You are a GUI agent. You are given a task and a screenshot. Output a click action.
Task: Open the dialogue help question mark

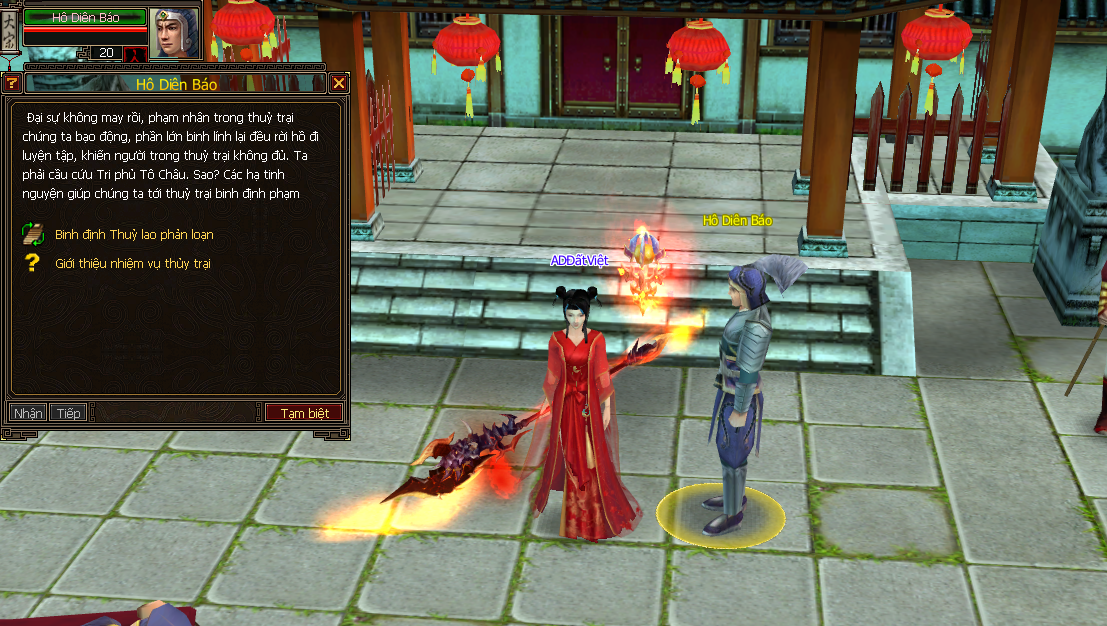[x=12, y=84]
